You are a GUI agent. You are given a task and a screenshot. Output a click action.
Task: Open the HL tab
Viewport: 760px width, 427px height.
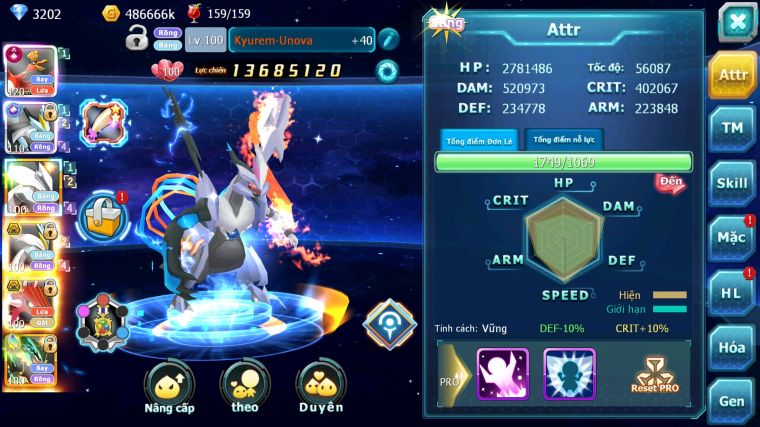click(x=732, y=292)
